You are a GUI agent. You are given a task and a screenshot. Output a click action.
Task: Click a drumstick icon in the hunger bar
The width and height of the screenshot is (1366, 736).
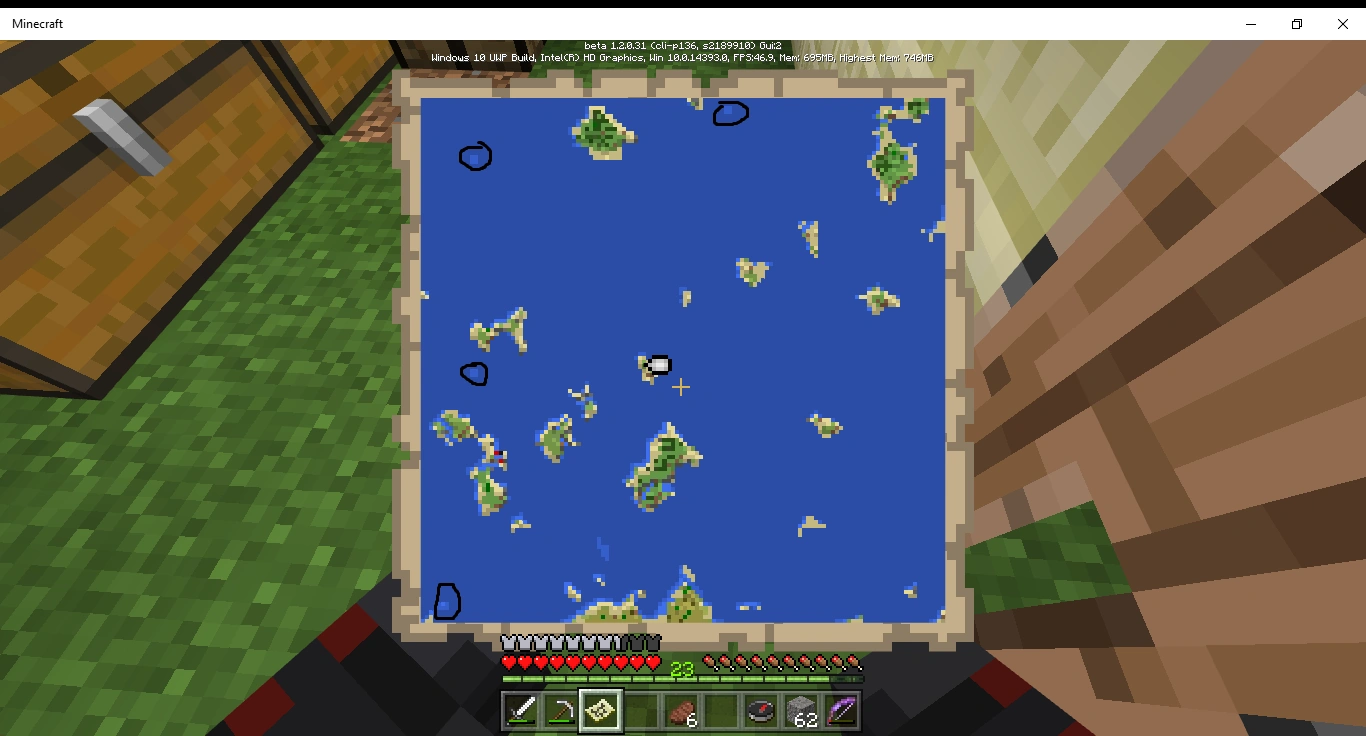[x=711, y=661]
